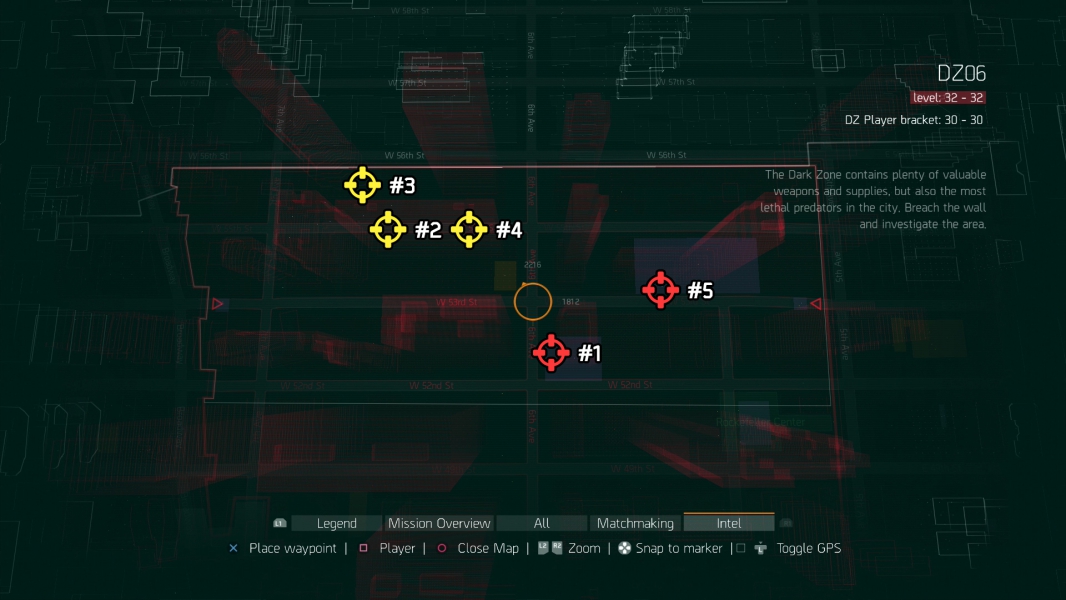Choose the red crosshair marker #5
This screenshot has height=600, width=1066.
660,290
